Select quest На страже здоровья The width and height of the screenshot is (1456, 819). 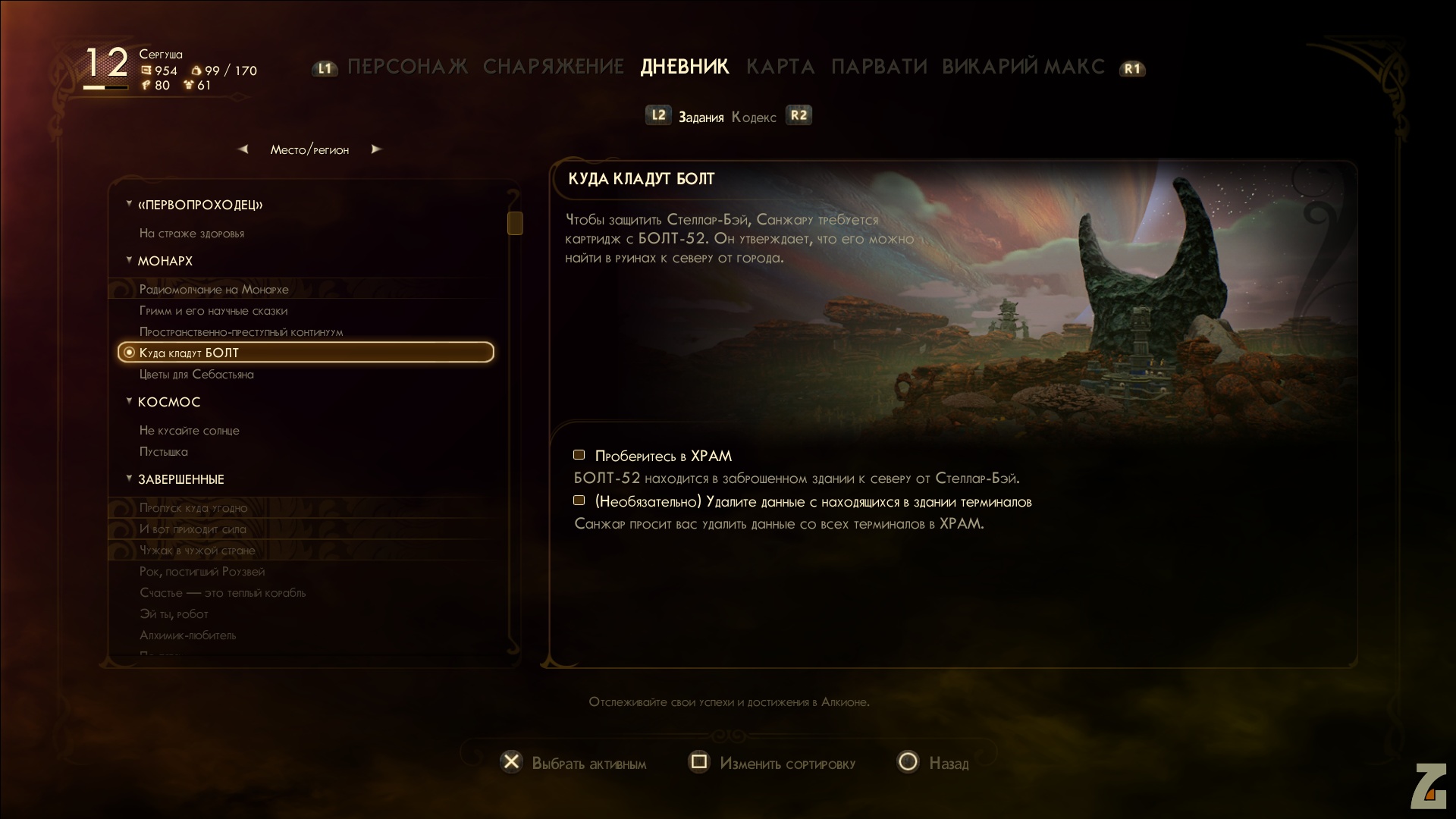click(192, 234)
